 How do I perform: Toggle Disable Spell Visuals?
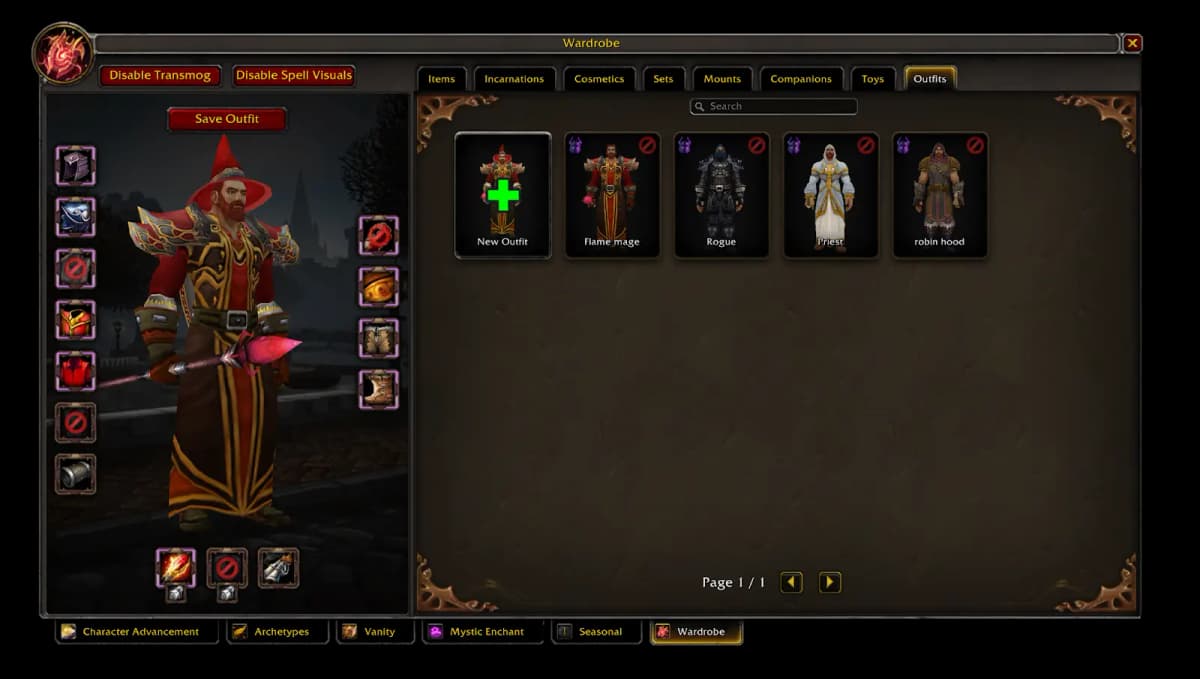coord(294,75)
